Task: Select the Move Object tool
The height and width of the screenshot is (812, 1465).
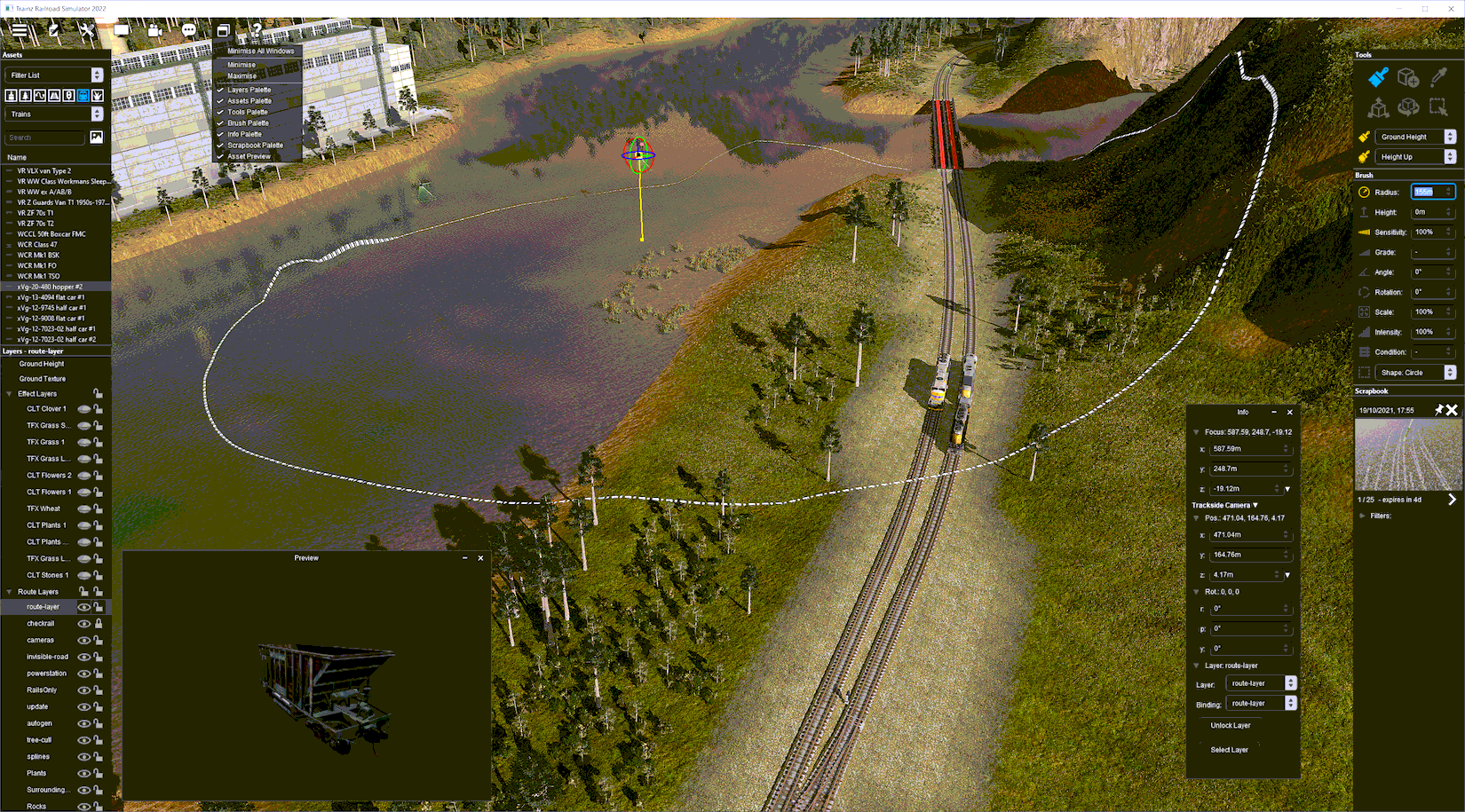Action: coord(1379,107)
